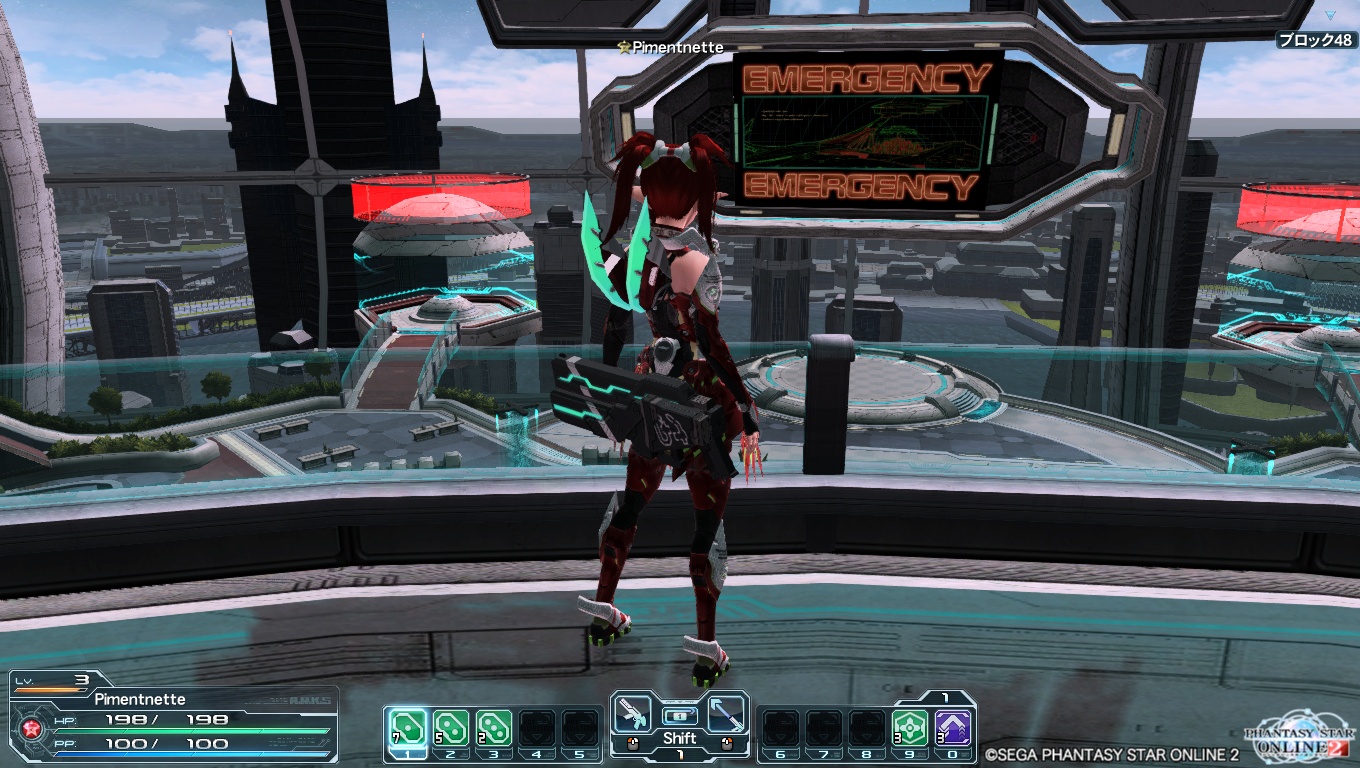Use the three-dot healing item in slot 3

pyautogui.click(x=494, y=728)
